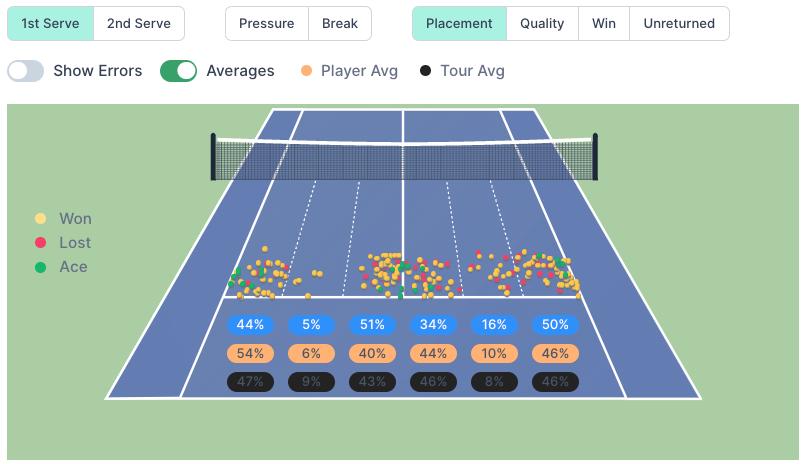804x464 pixels.
Task: Toggle the Show Errors switch
Action: (26, 71)
